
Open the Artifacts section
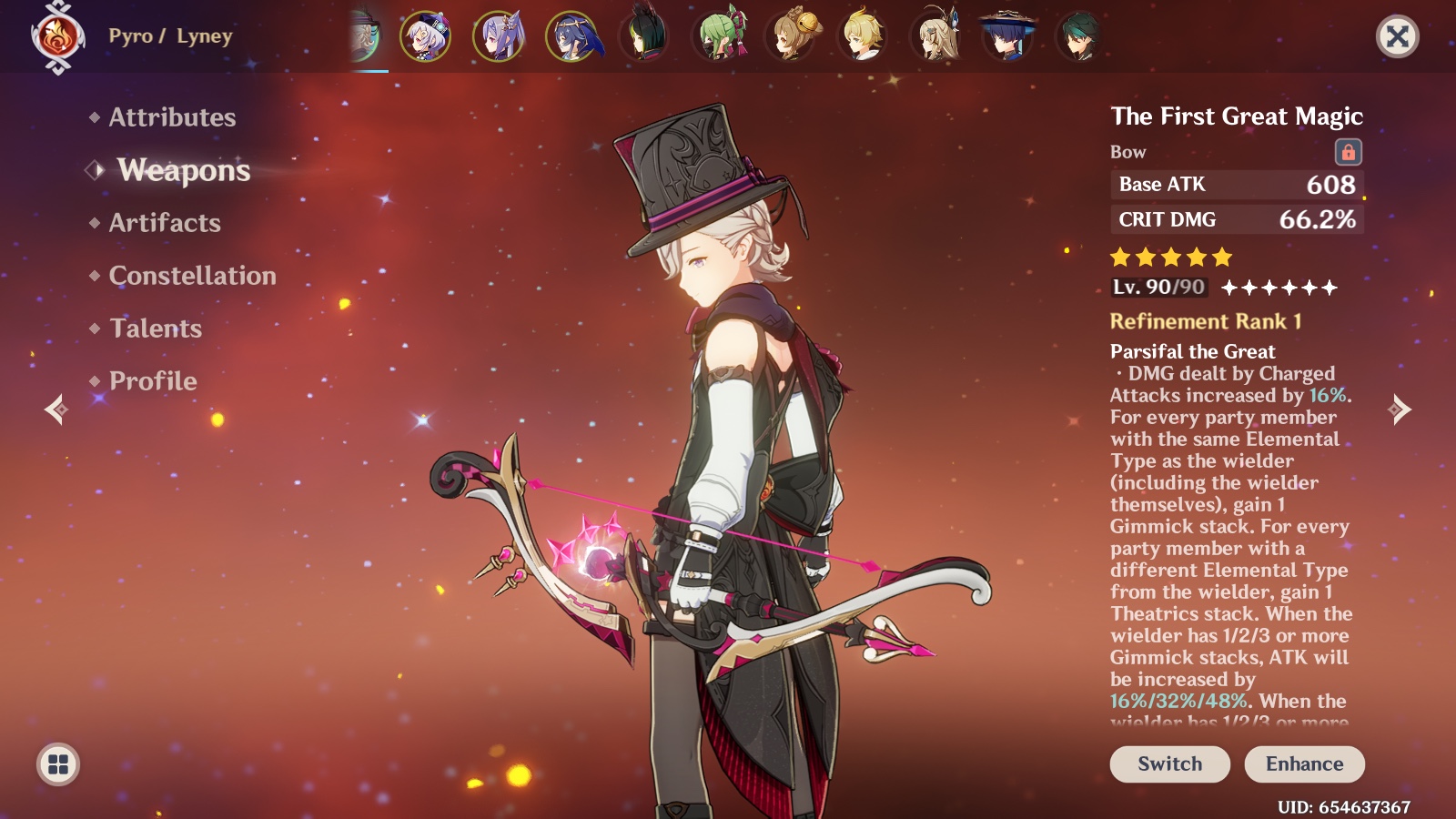point(162,223)
